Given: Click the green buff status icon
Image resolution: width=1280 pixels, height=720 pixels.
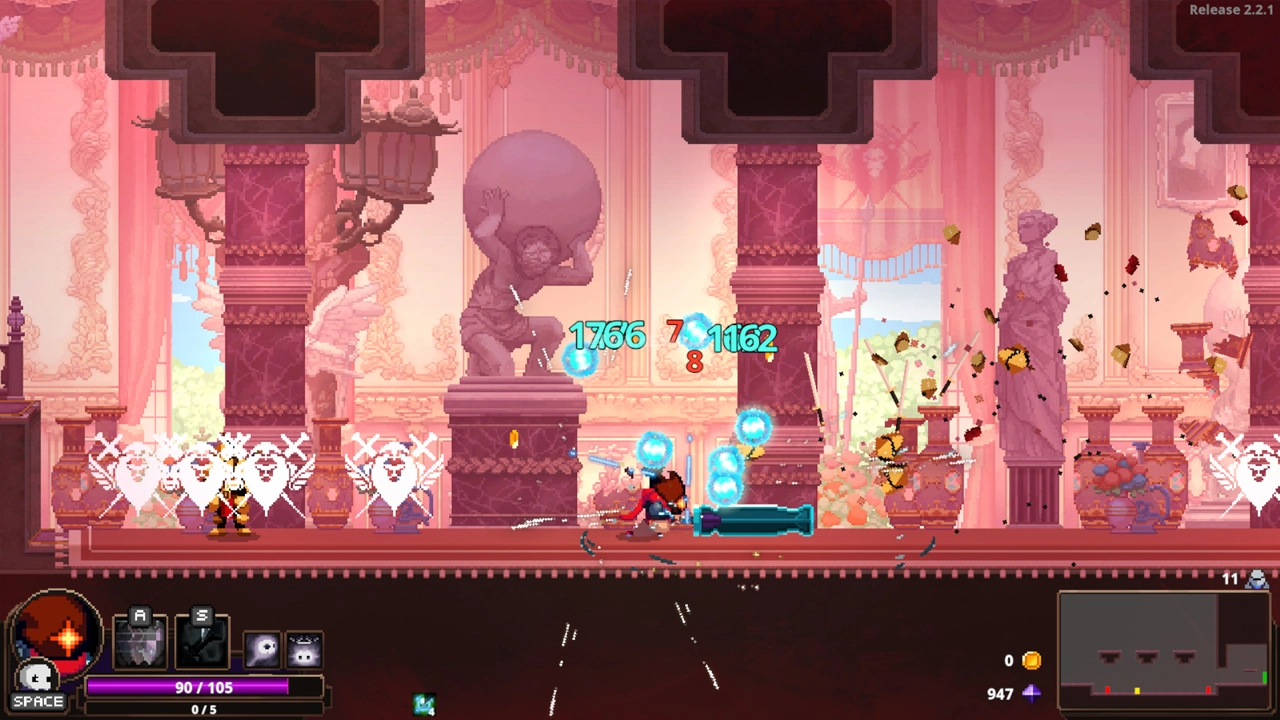Looking at the screenshot, I should pos(424,704).
